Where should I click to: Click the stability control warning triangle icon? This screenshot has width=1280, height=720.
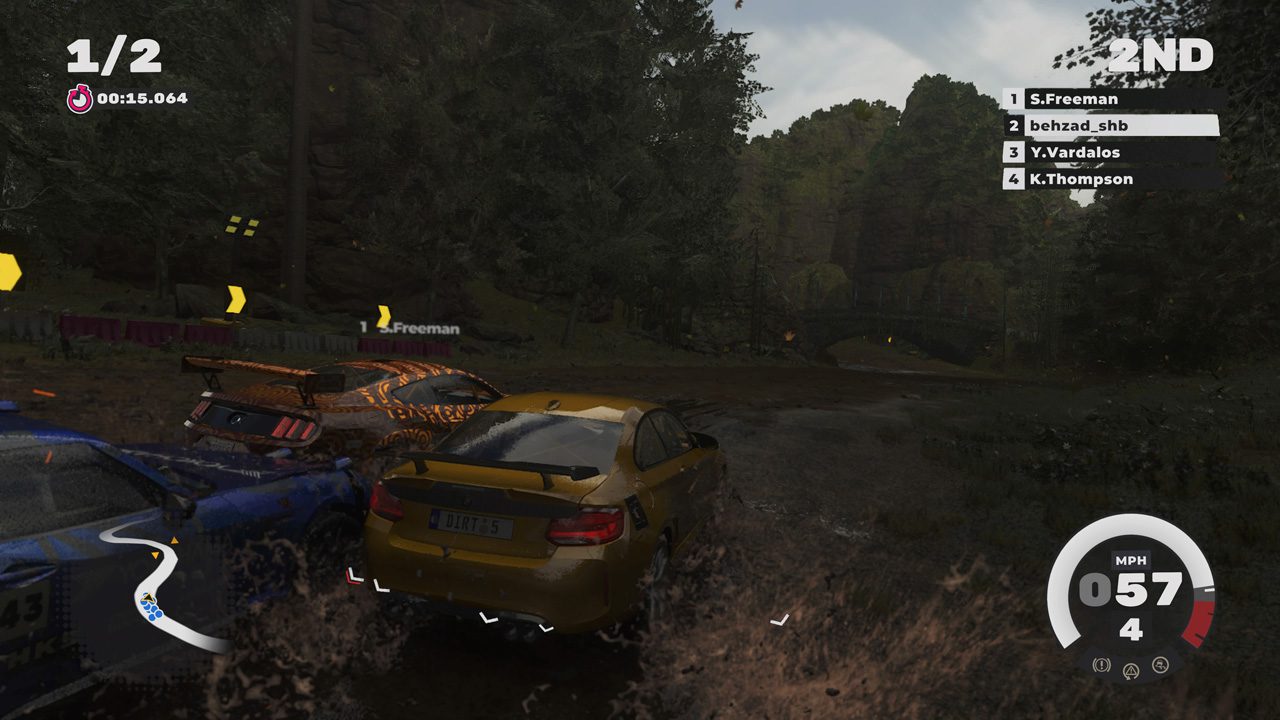[1131, 670]
